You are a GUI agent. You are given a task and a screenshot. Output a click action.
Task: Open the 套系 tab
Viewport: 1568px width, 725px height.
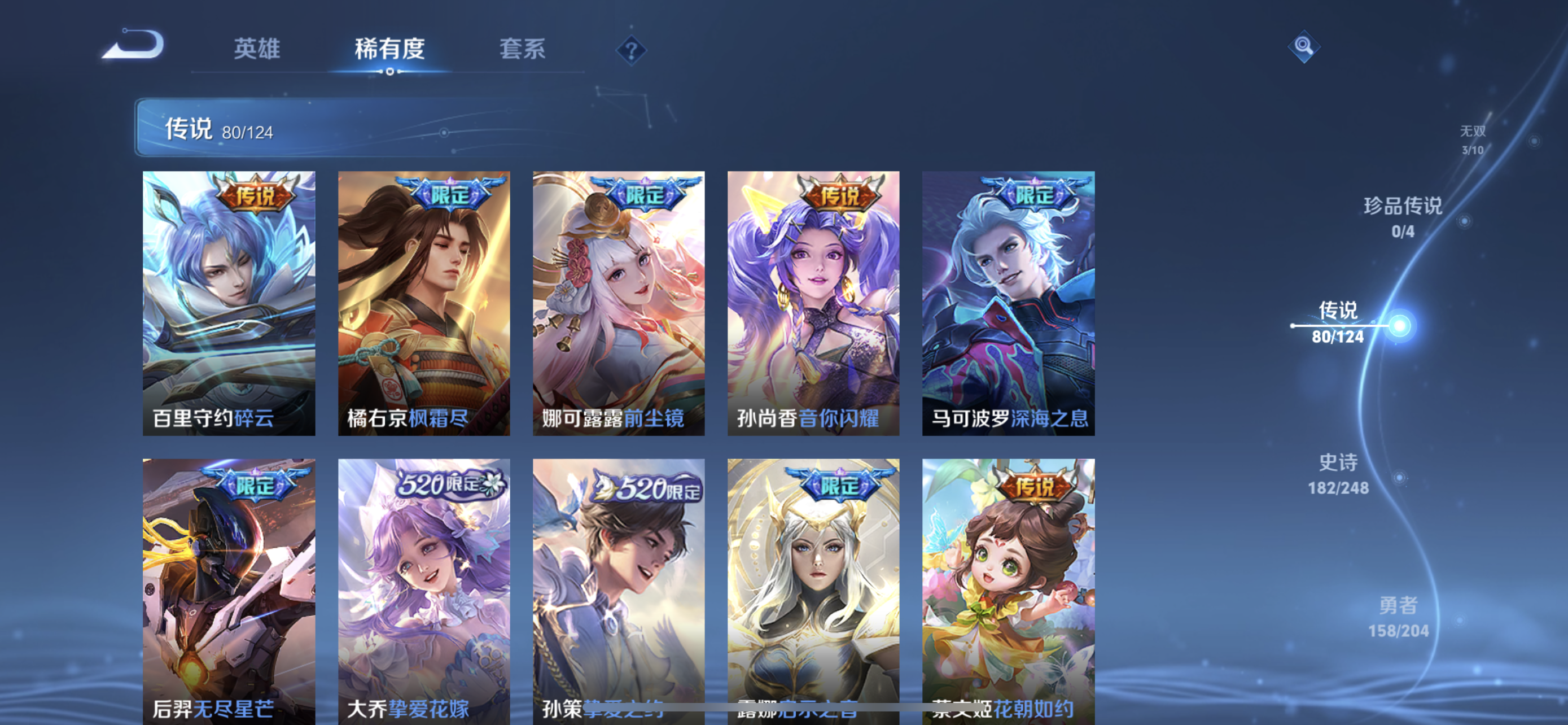[522, 49]
